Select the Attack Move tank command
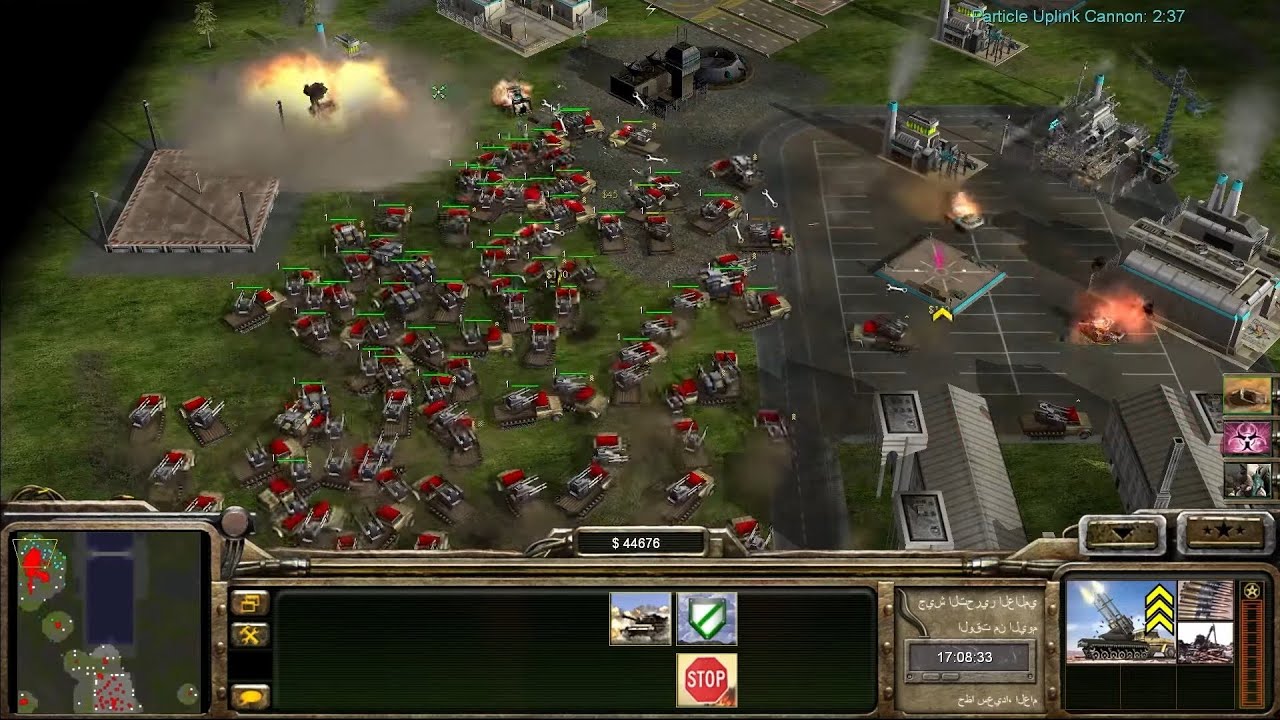The image size is (1280, 720). pos(640,618)
